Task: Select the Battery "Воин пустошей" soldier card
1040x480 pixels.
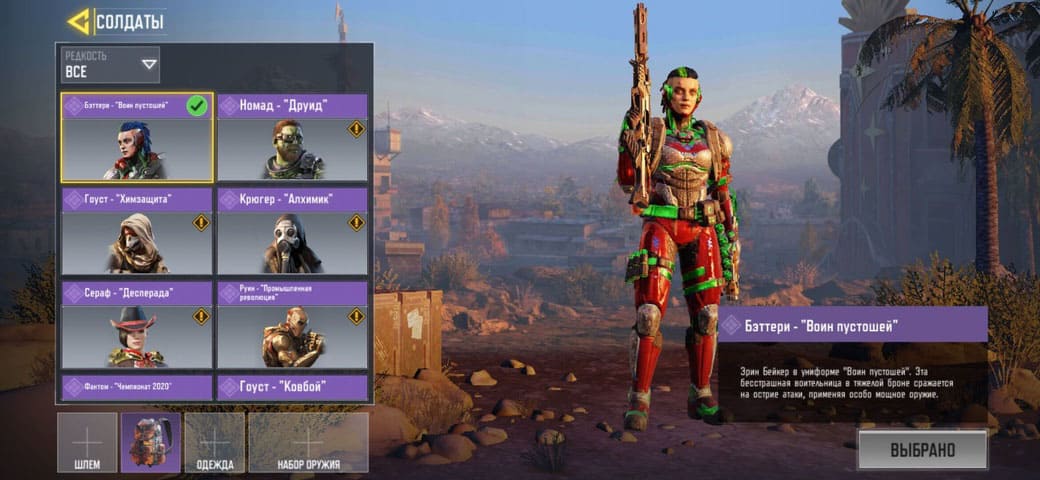Action: point(137,139)
